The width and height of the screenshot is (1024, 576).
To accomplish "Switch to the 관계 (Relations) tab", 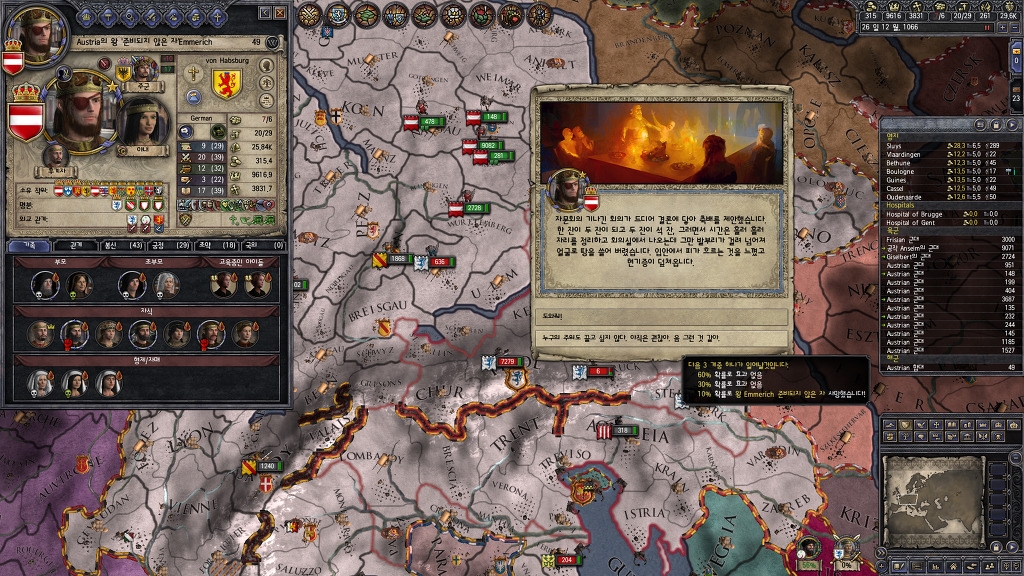I will click(75, 245).
